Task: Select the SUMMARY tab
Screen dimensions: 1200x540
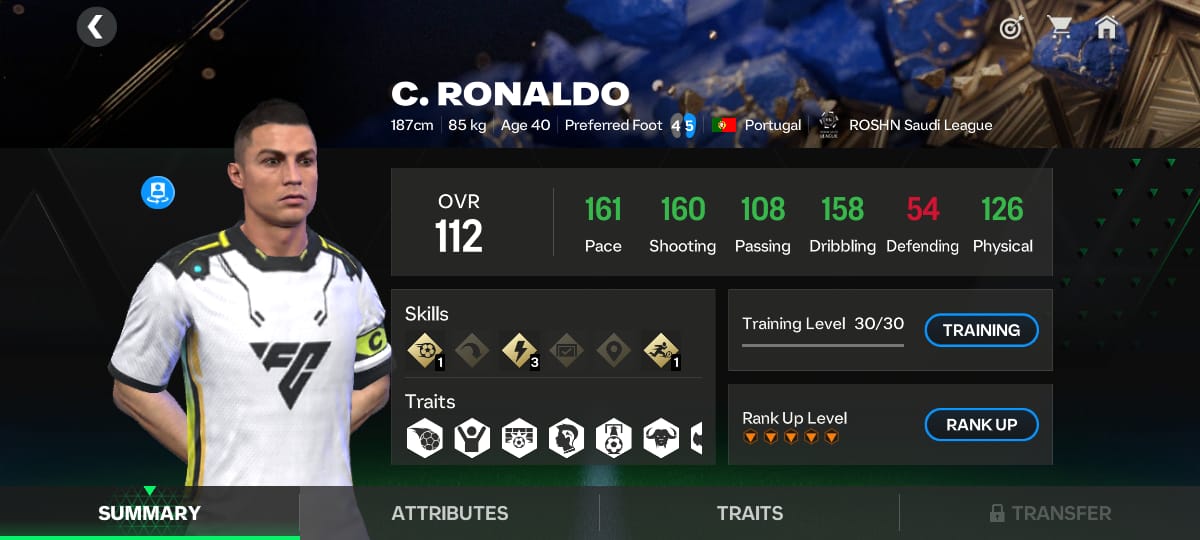Action: click(x=149, y=513)
